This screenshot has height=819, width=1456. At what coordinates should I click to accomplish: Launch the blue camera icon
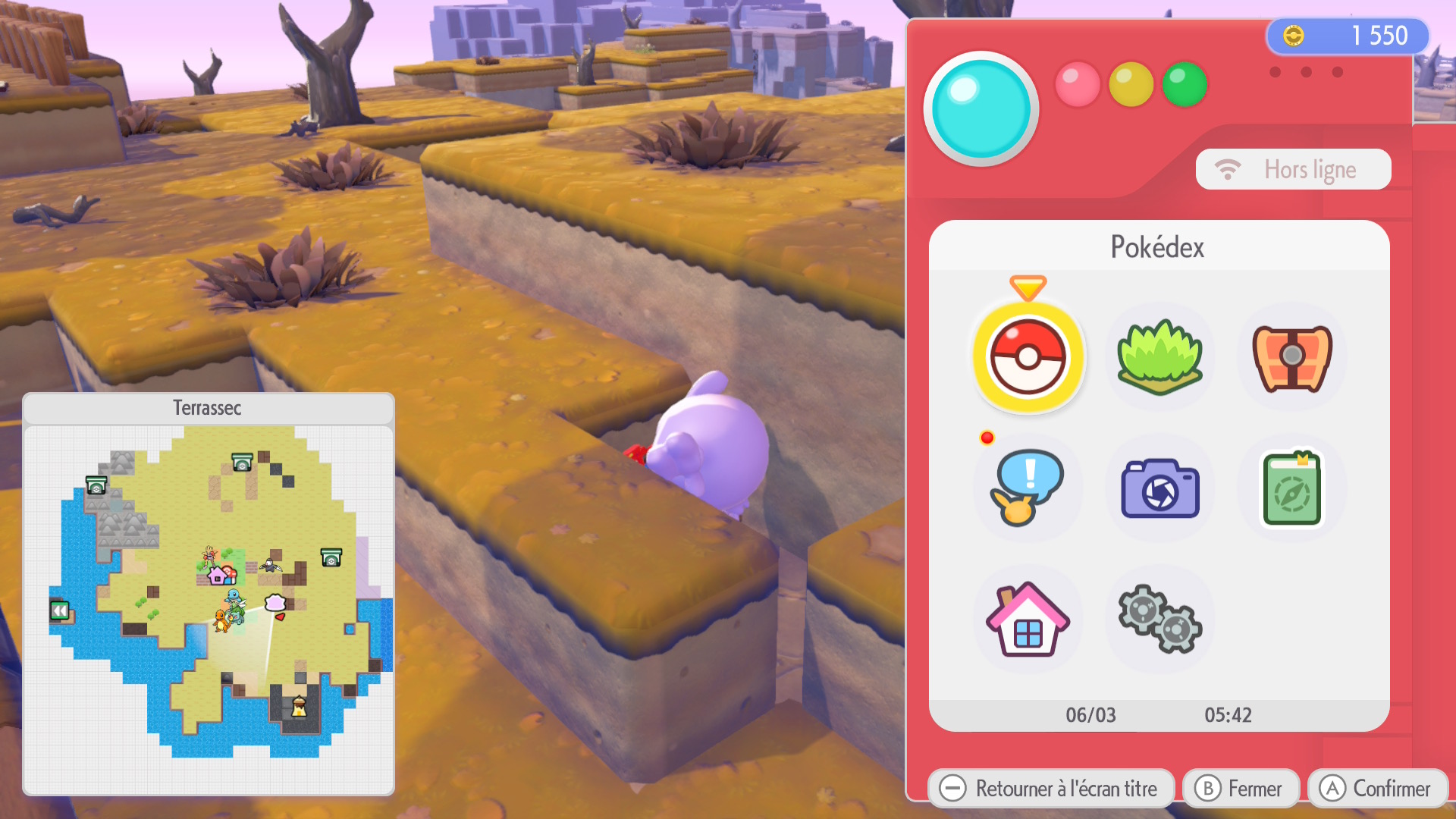coord(1159,488)
